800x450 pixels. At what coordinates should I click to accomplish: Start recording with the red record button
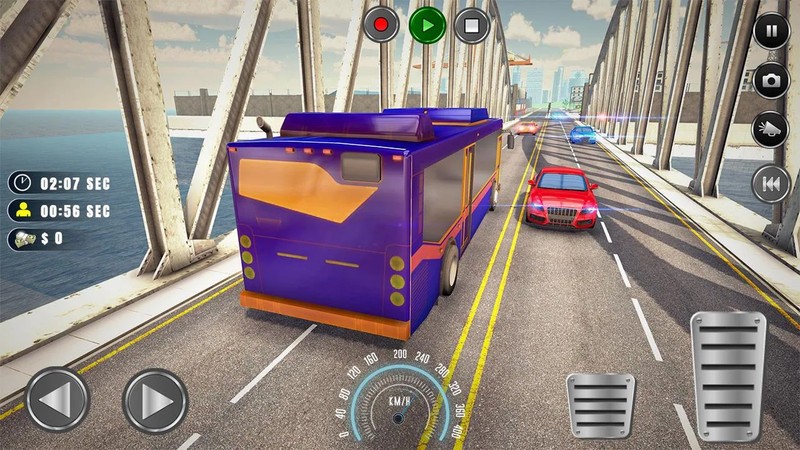pyautogui.click(x=381, y=24)
